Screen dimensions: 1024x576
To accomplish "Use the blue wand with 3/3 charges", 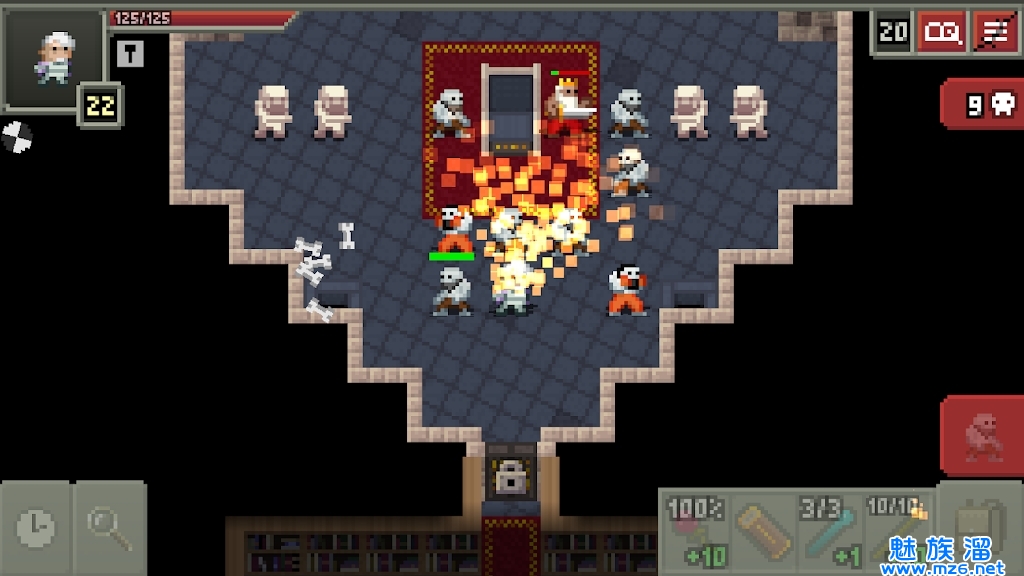I will 829,532.
